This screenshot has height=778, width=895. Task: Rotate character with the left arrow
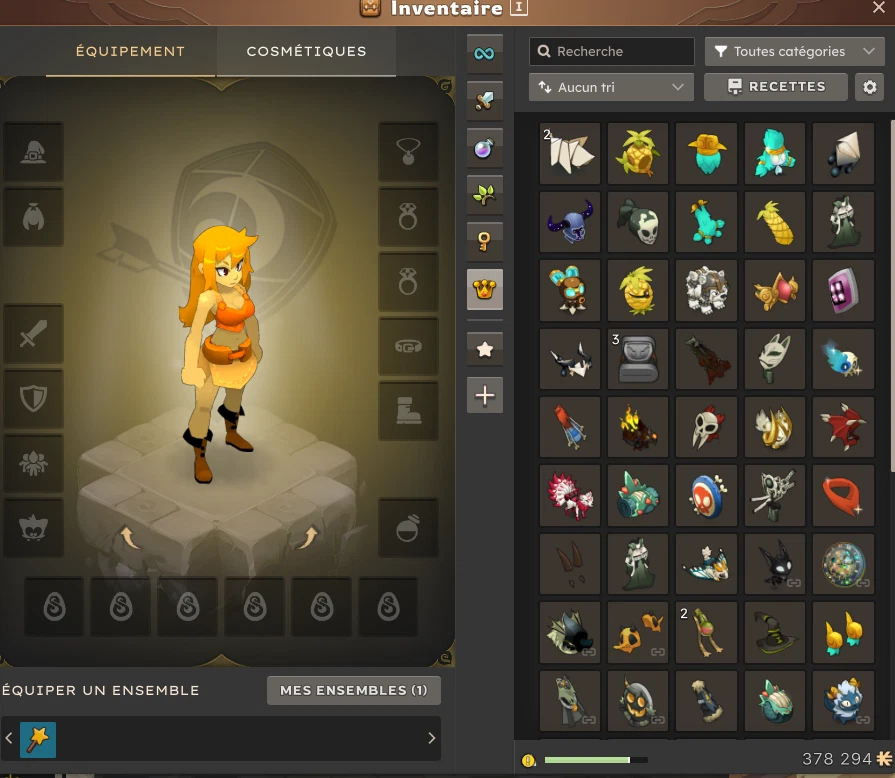point(131,539)
